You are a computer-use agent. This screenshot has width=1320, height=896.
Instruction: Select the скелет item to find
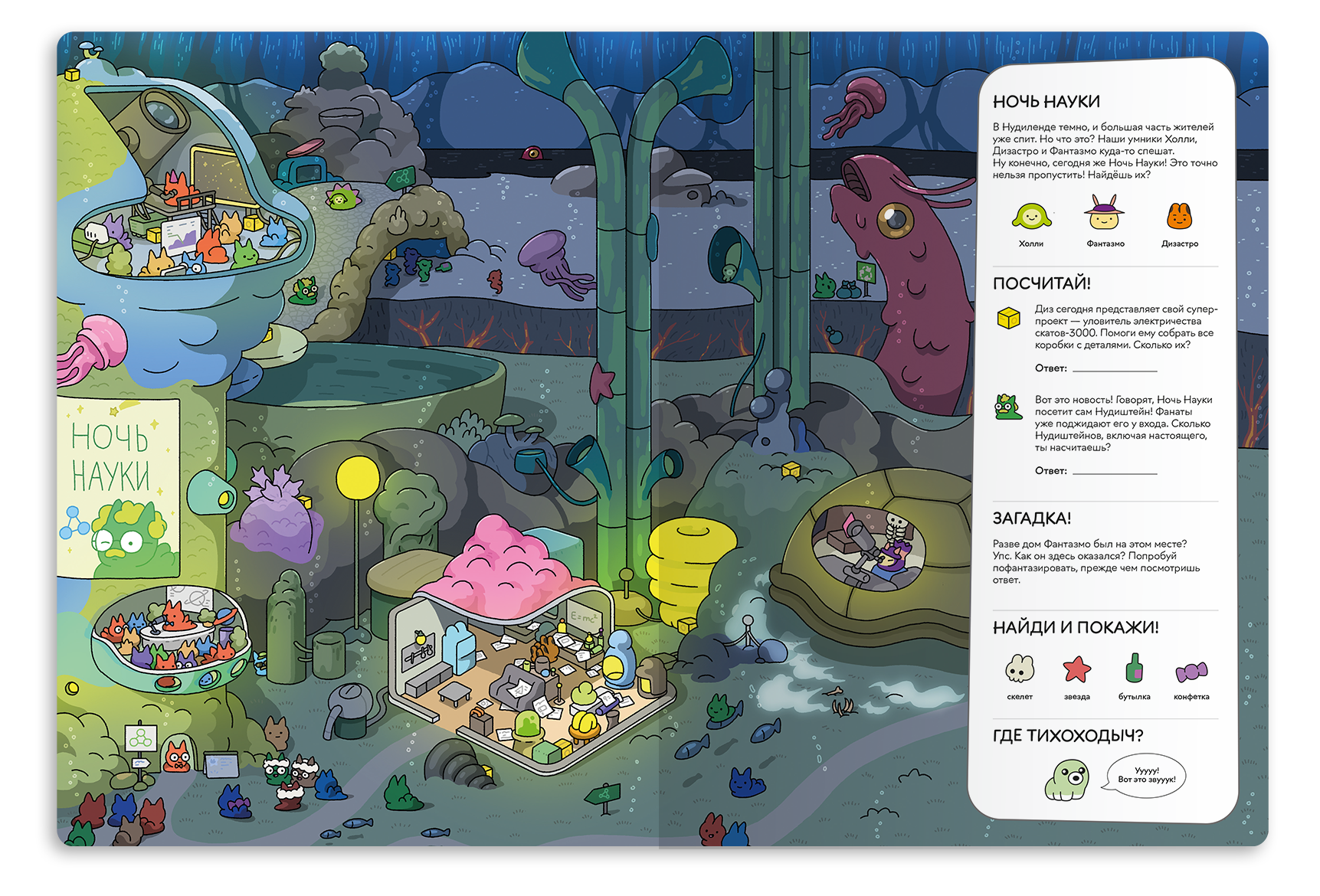click(x=1020, y=669)
